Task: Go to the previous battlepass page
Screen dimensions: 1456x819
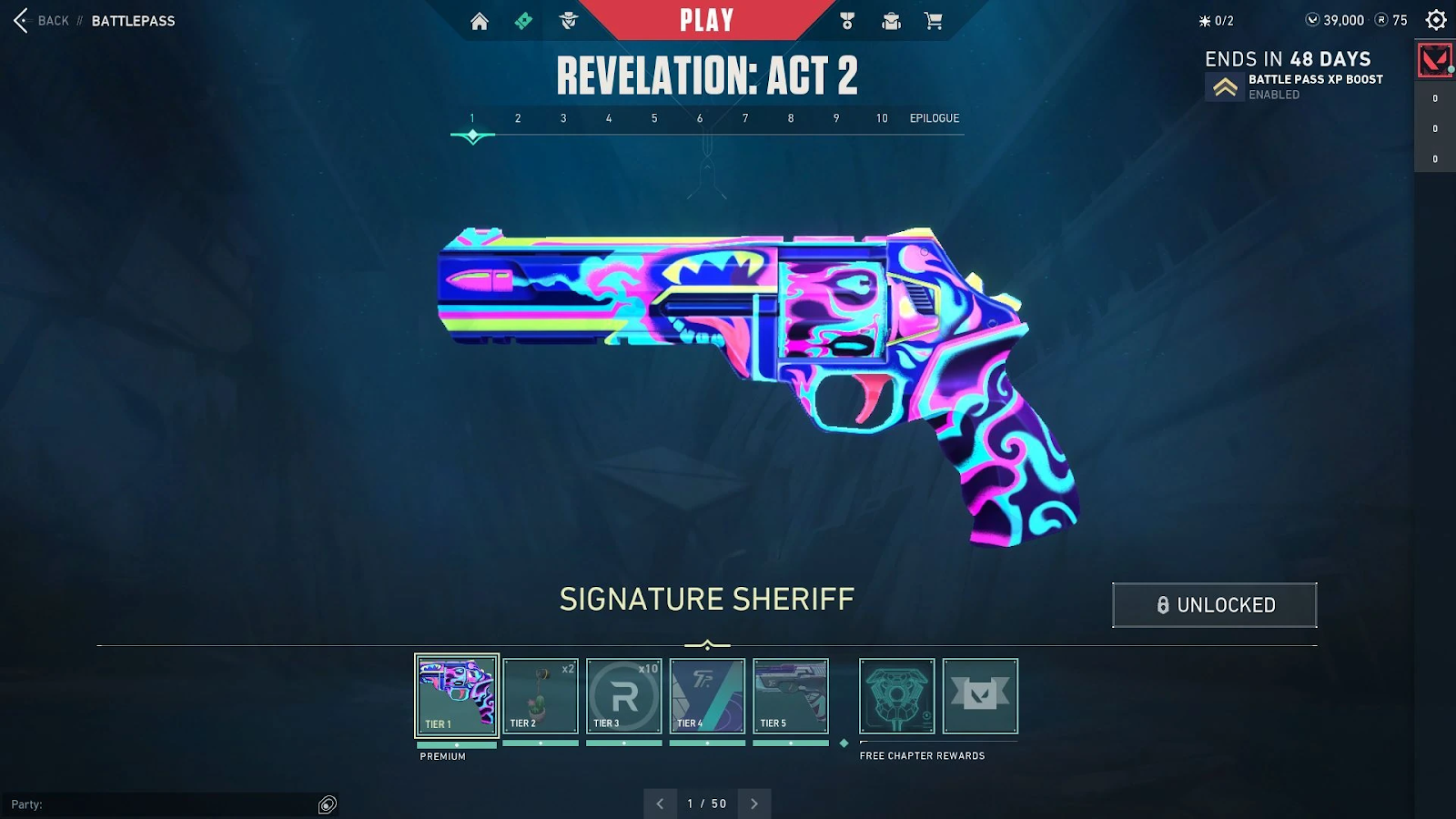Action: (x=660, y=804)
